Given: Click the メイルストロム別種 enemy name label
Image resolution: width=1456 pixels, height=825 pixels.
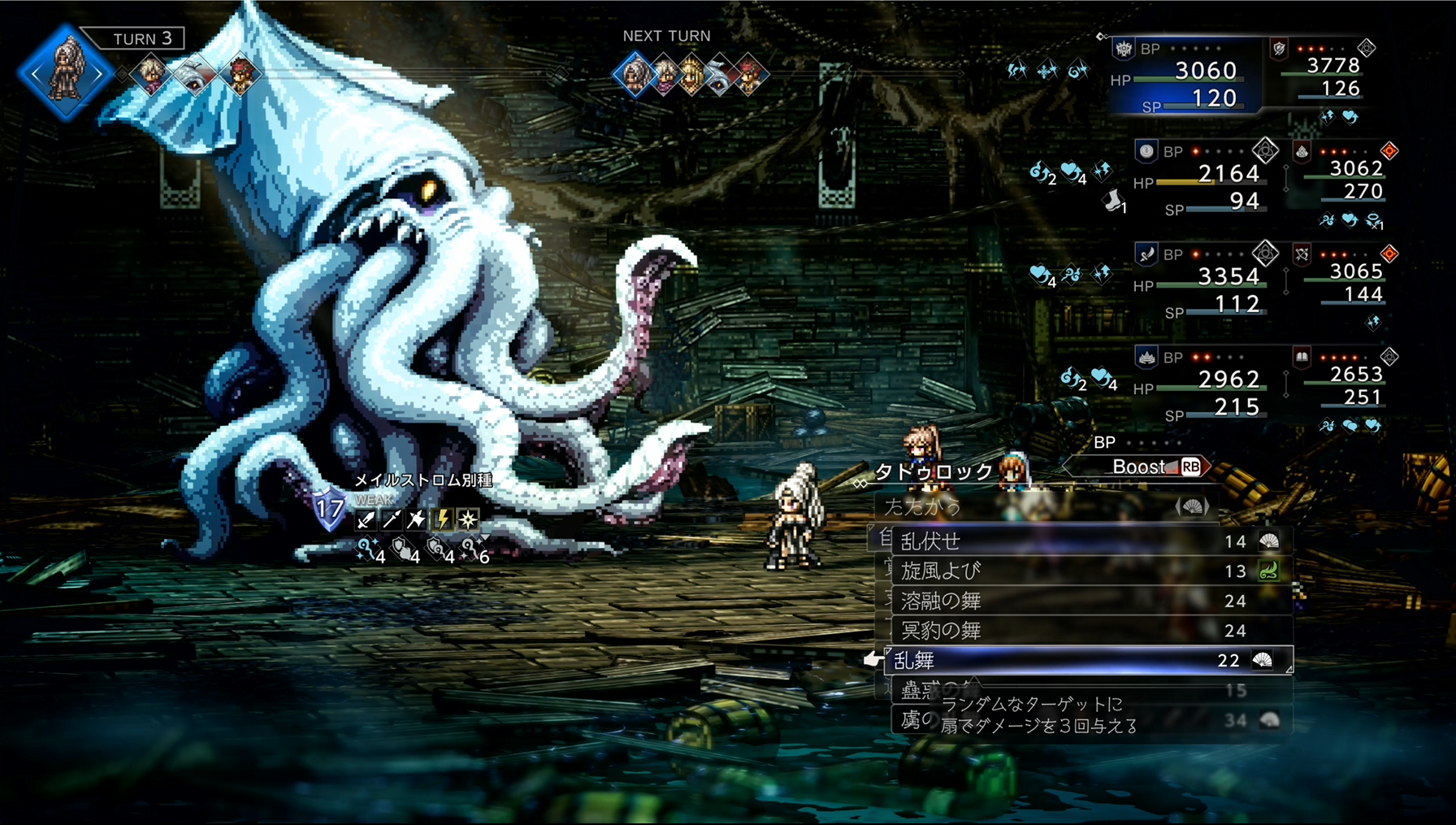Looking at the screenshot, I should pyautogui.click(x=423, y=480).
